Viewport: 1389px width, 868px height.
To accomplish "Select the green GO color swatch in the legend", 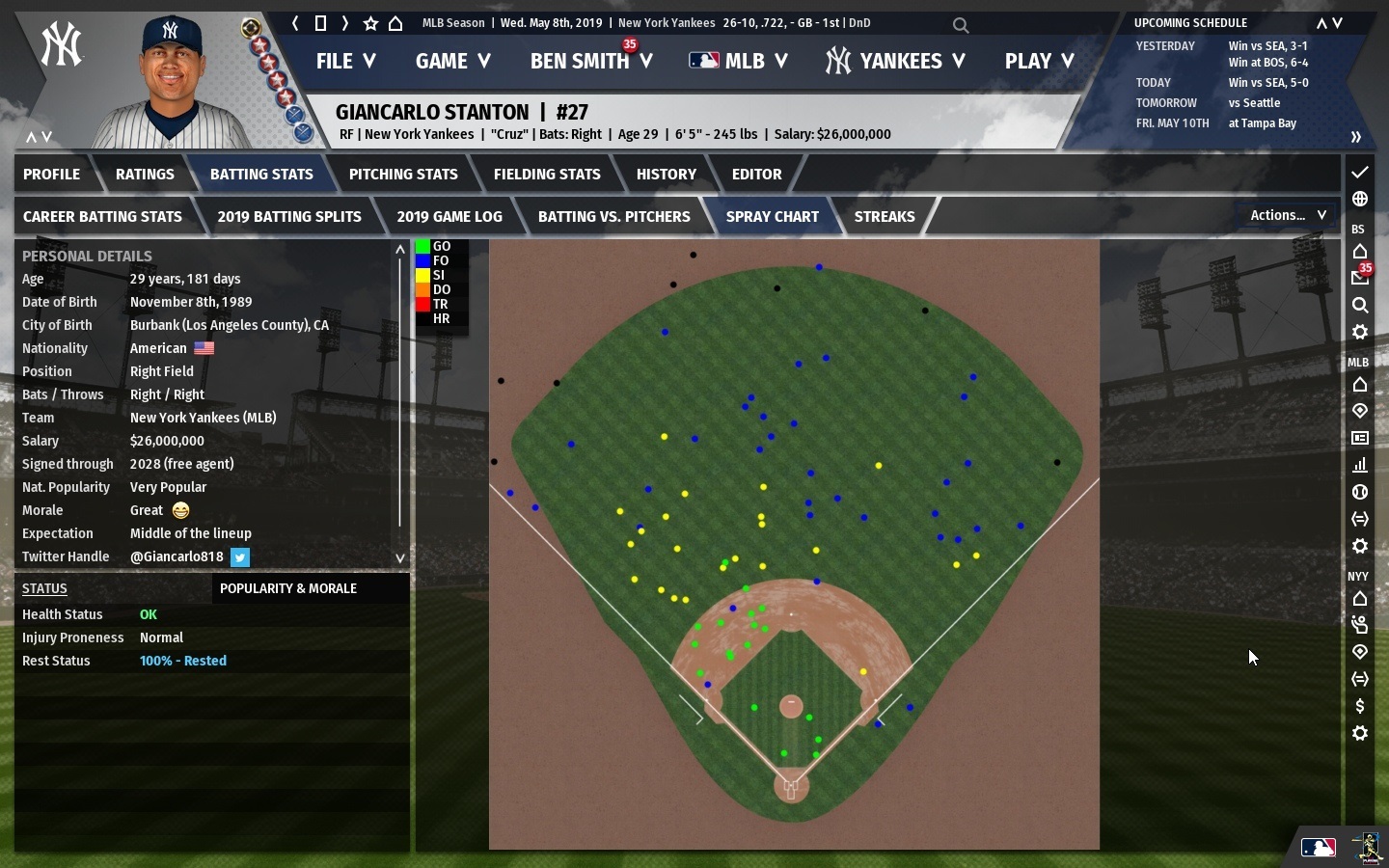I will (x=422, y=247).
